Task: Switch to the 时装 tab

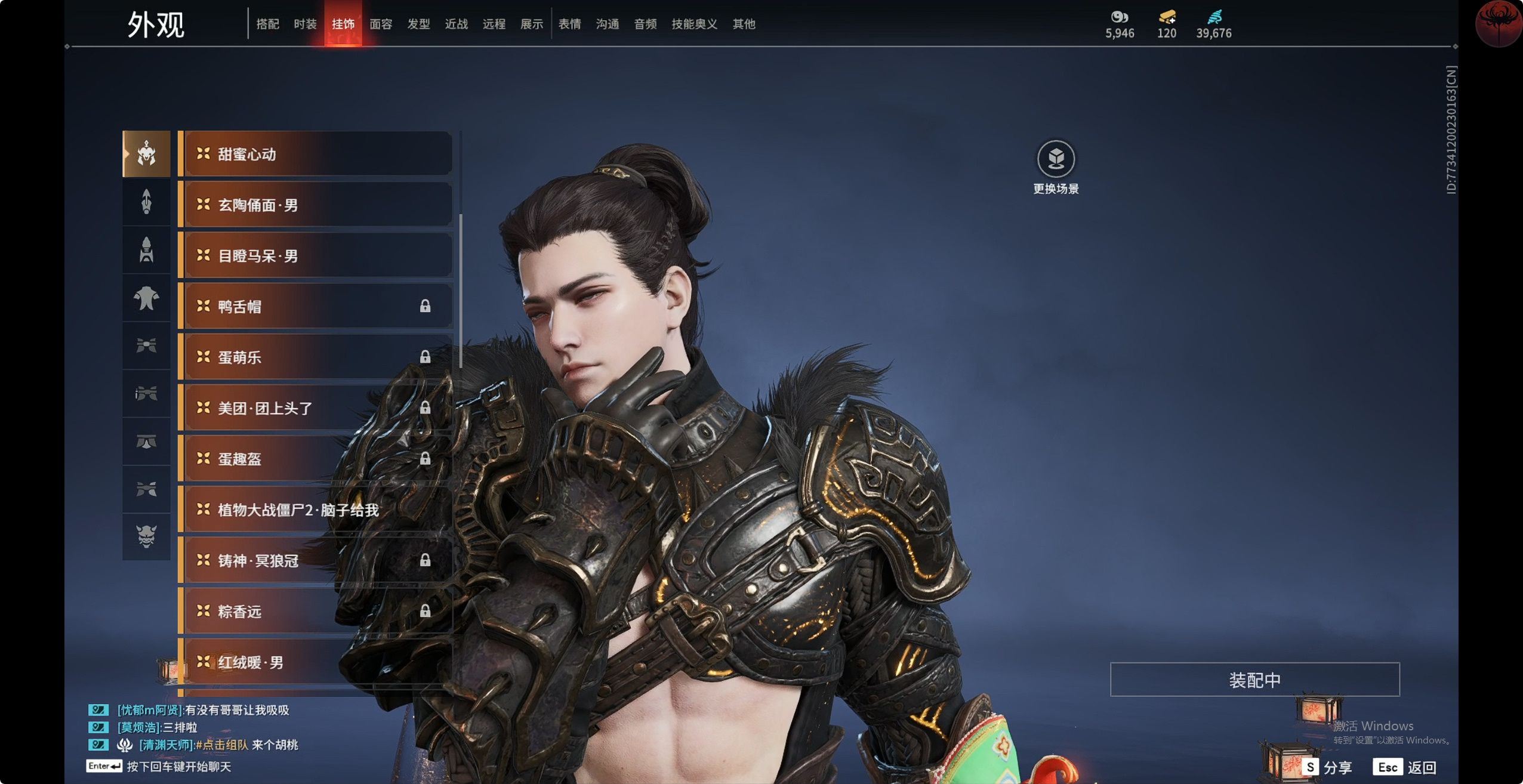Action: tap(305, 24)
